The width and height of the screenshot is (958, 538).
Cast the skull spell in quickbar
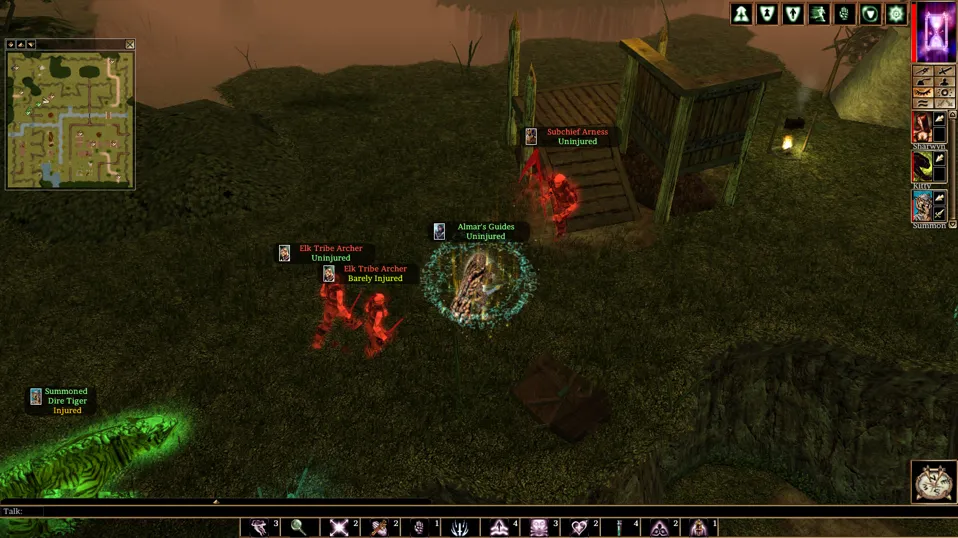pyautogui.click(x=539, y=527)
